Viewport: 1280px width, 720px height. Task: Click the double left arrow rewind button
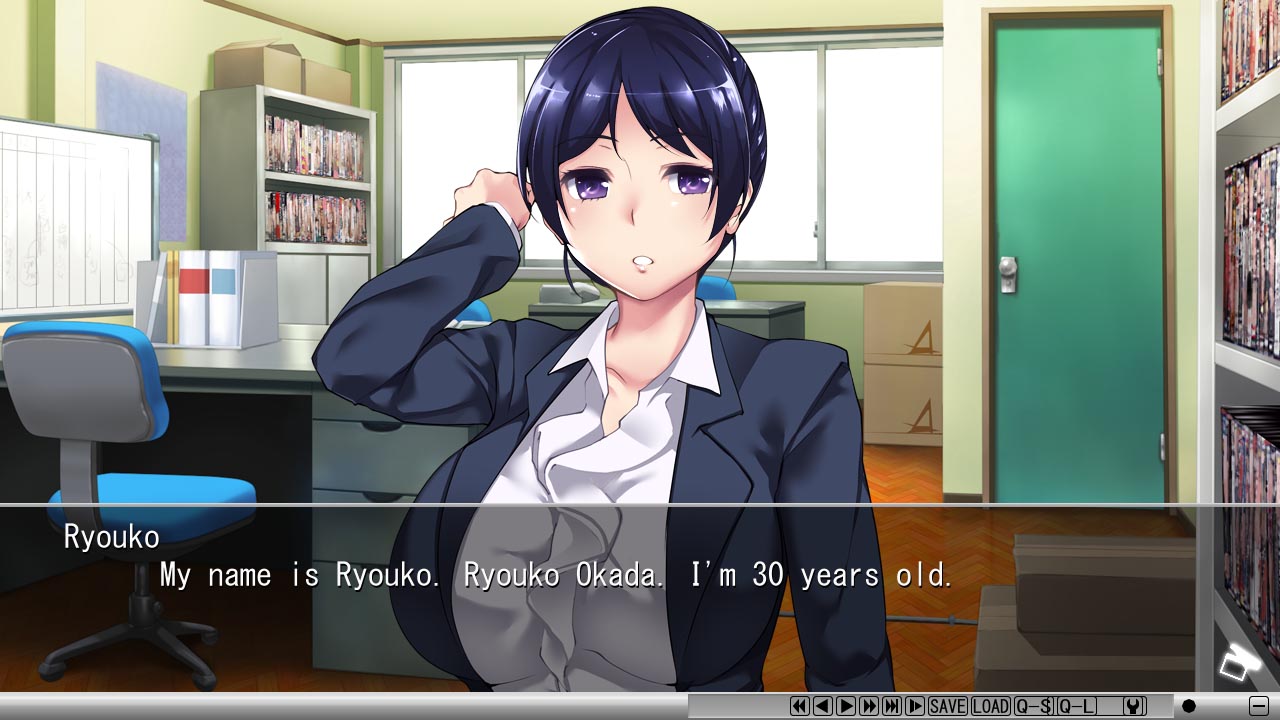(x=800, y=706)
